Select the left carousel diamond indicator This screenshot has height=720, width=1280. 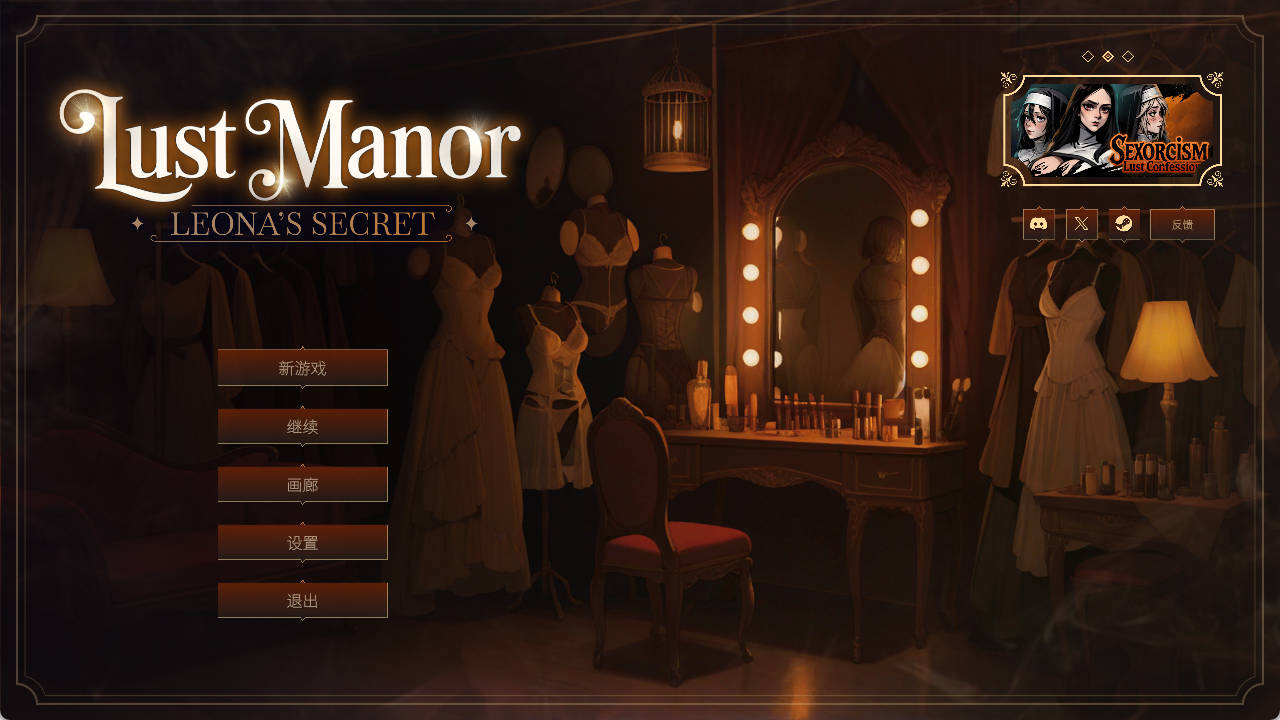click(x=1086, y=55)
